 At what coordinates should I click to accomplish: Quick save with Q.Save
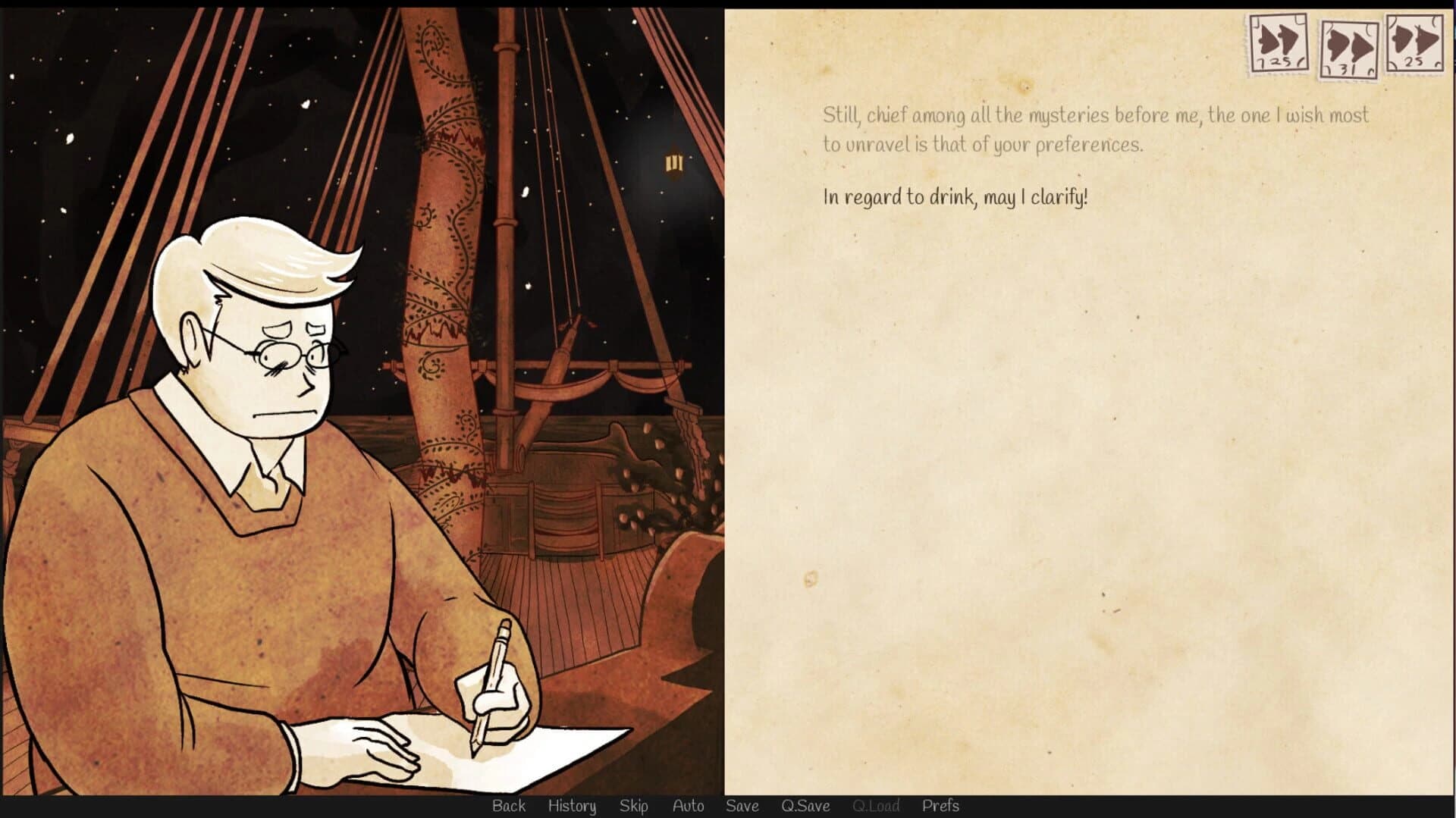pyautogui.click(x=807, y=806)
